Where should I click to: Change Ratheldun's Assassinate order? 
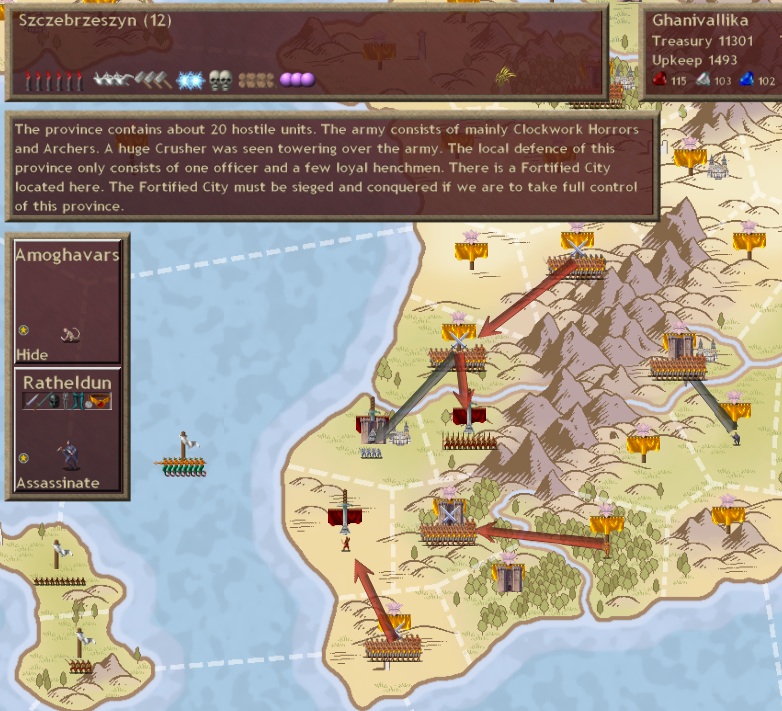coord(57,483)
